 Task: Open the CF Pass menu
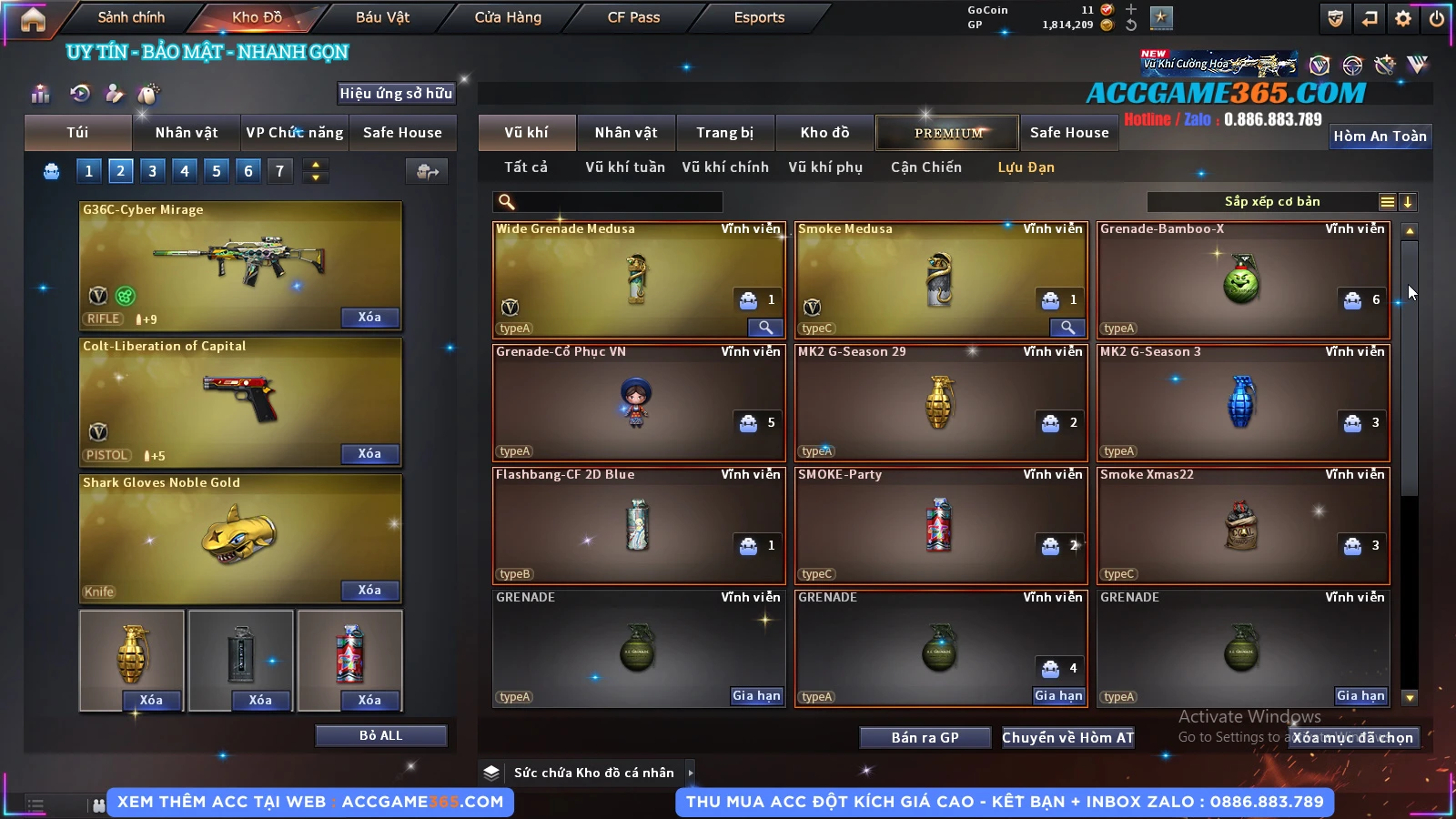(x=633, y=17)
